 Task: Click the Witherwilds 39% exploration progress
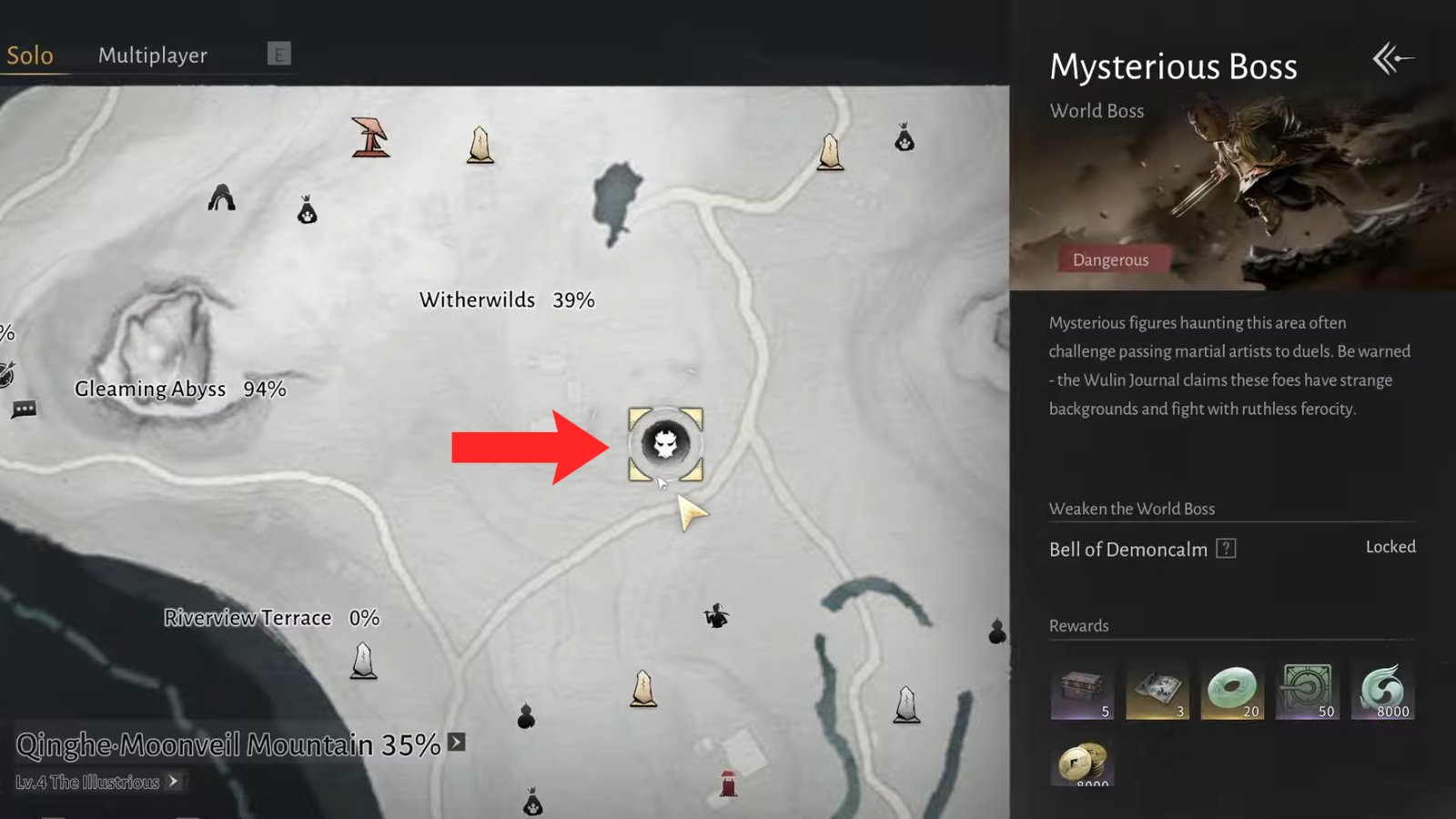(506, 298)
